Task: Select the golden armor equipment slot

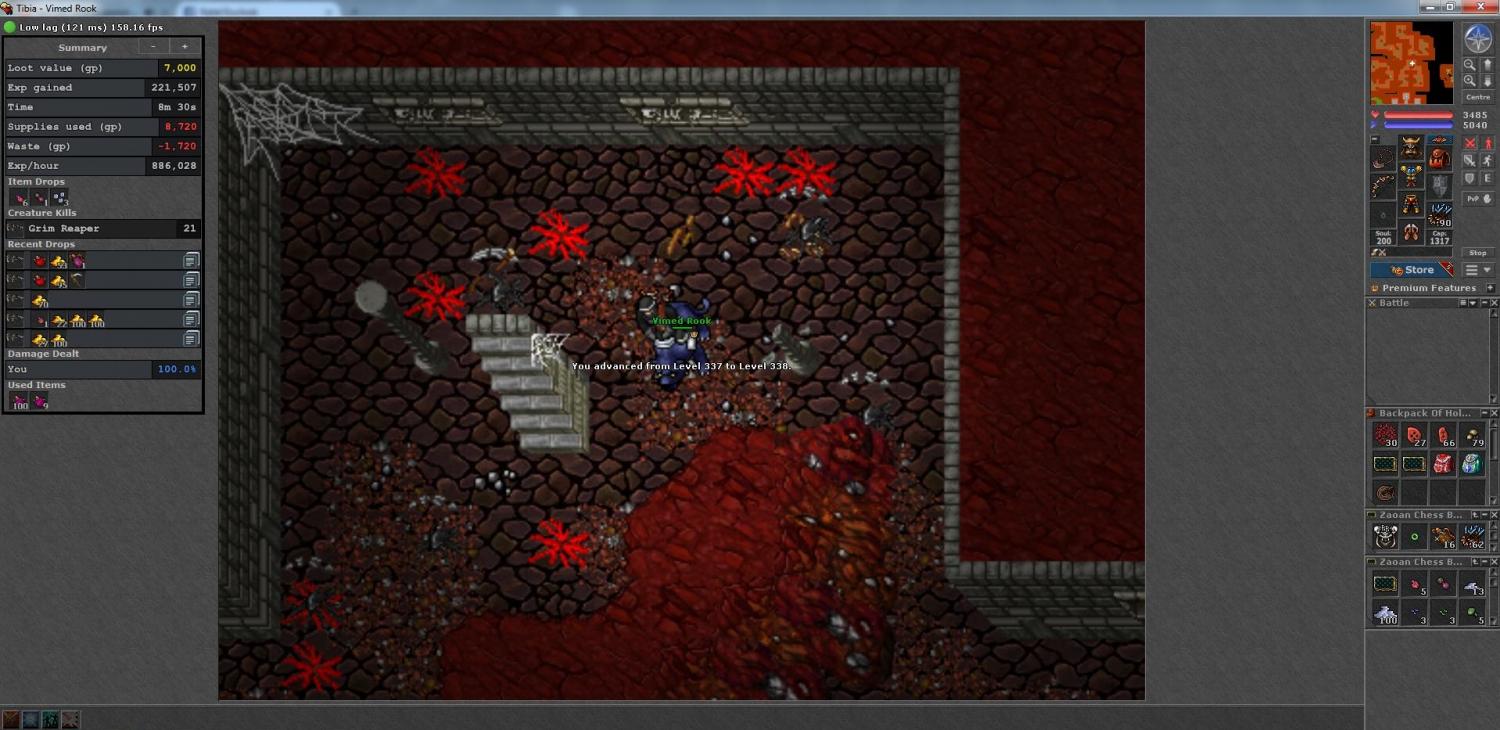Action: (1411, 176)
